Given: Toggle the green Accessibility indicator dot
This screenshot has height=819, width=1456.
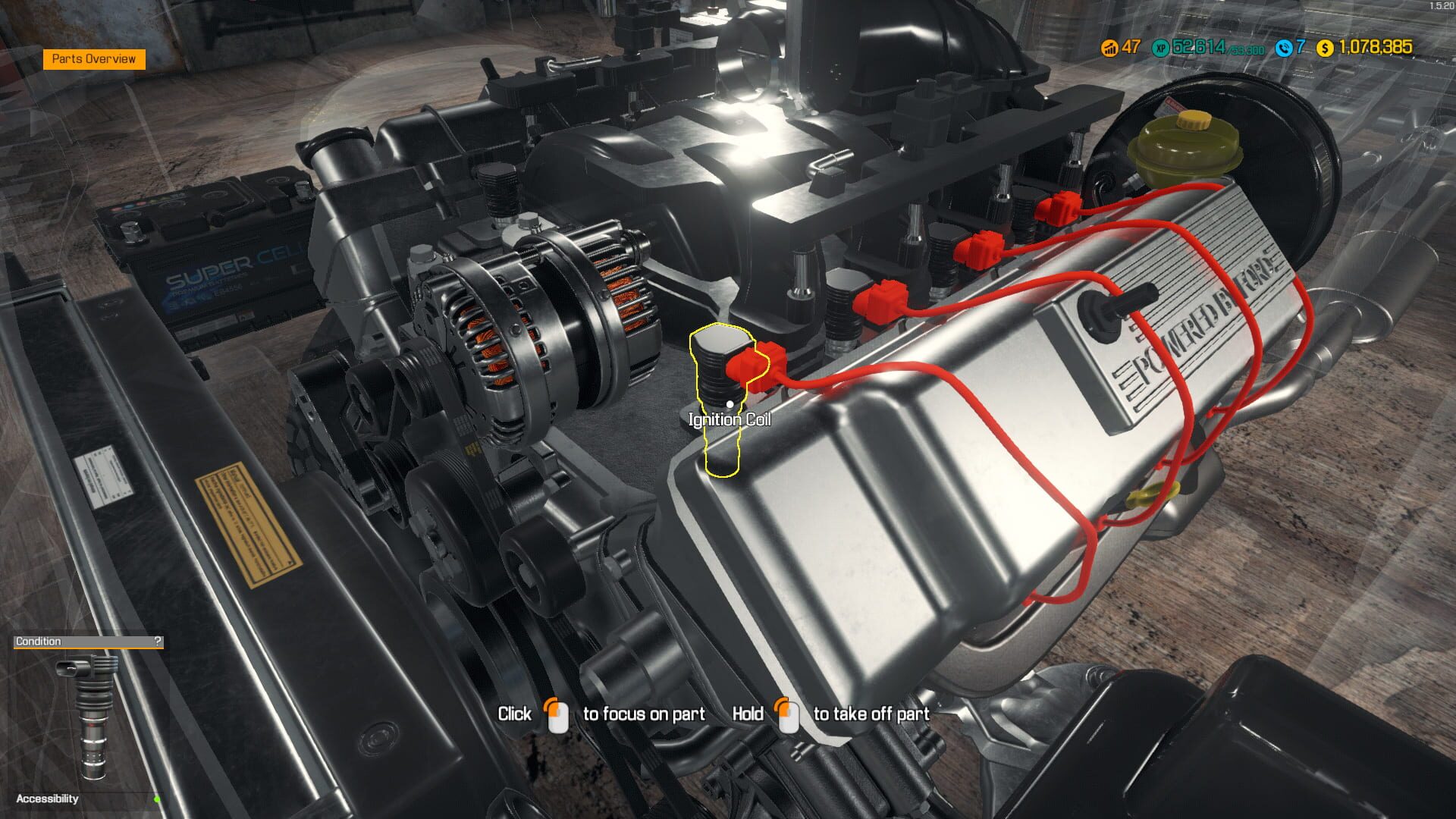Looking at the screenshot, I should click(157, 798).
